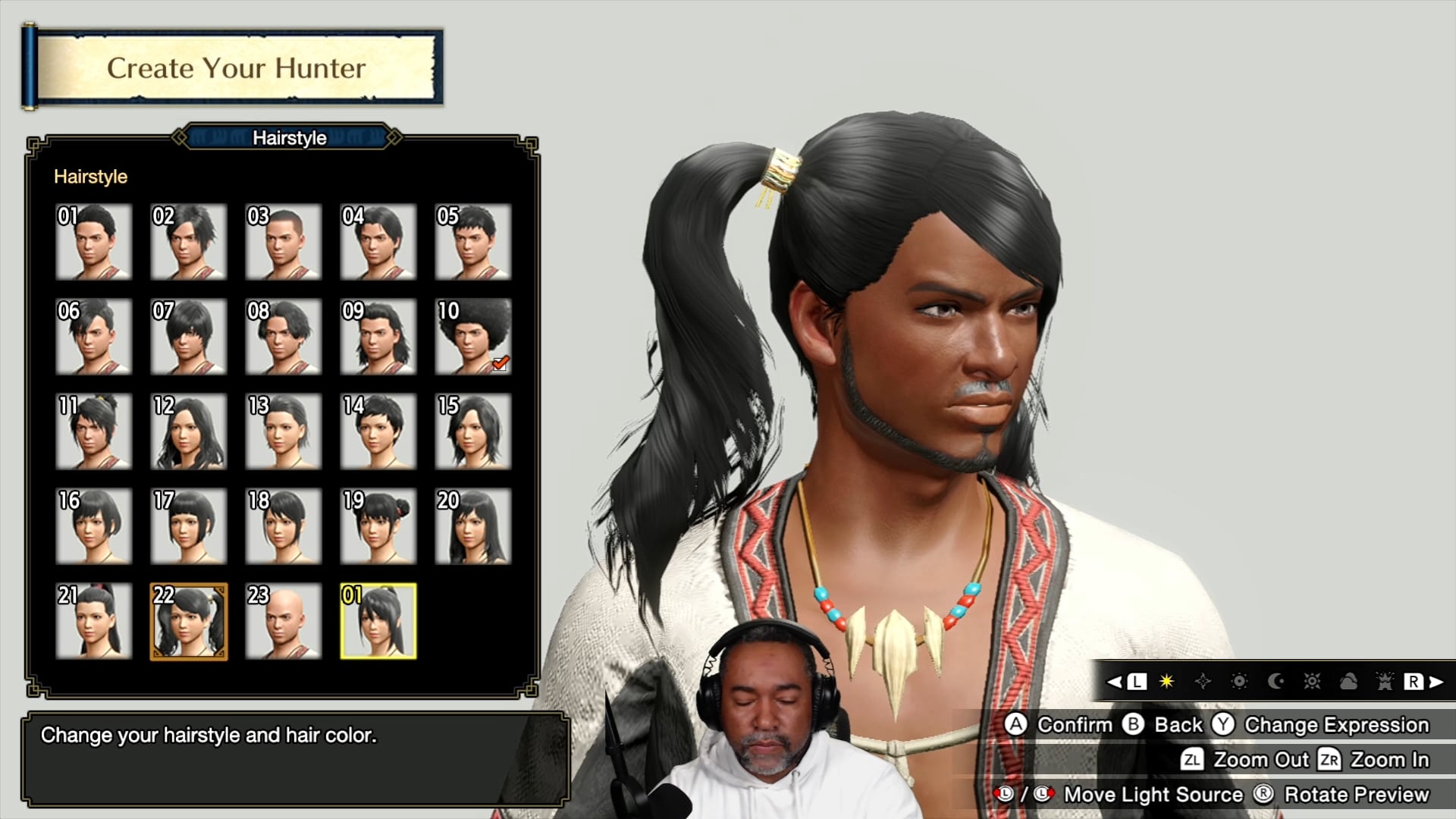Select the sun lighting preset icon
1456x819 pixels.
click(x=1239, y=682)
